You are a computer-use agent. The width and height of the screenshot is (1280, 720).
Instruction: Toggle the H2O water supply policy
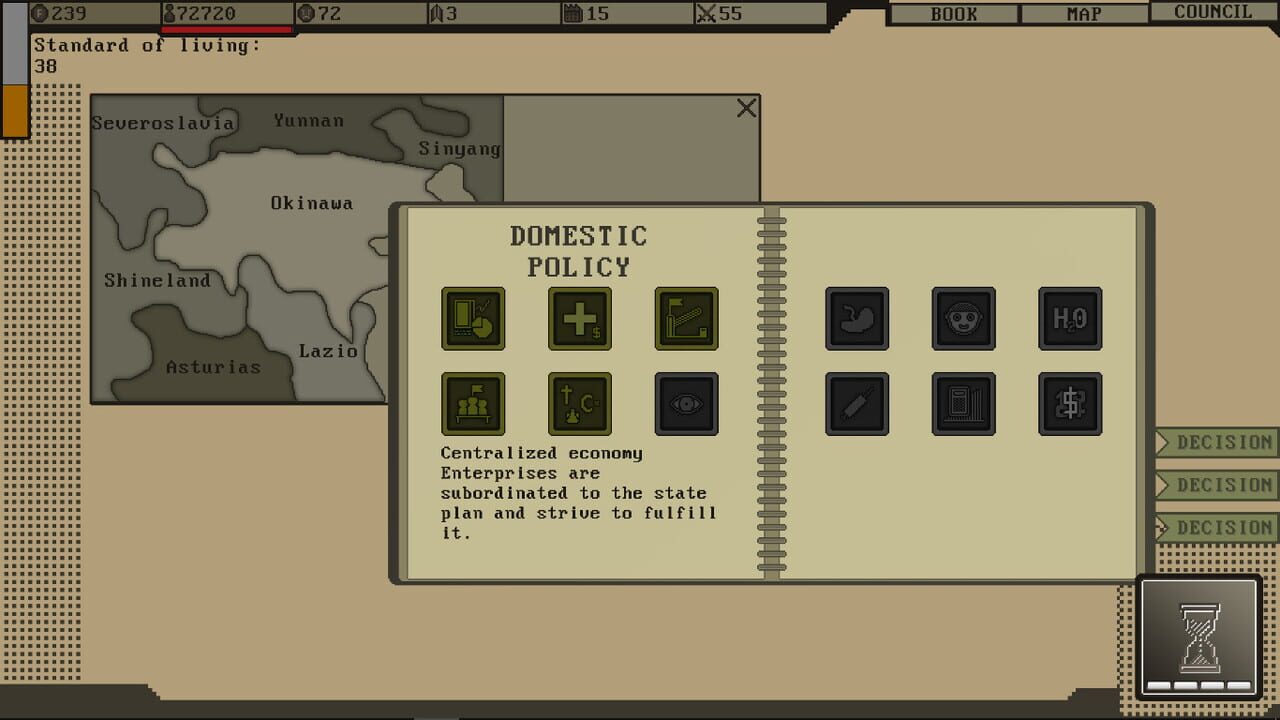(1070, 318)
